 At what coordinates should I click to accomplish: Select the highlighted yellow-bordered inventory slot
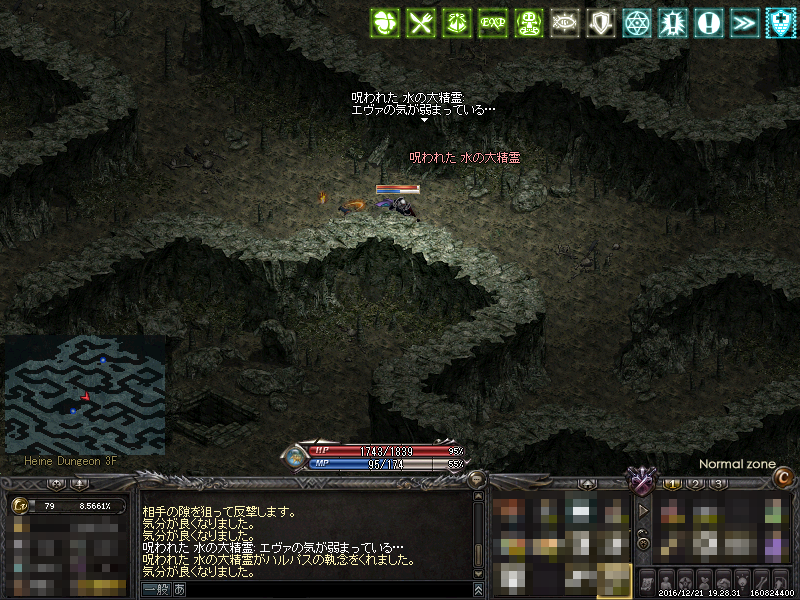[613, 579]
